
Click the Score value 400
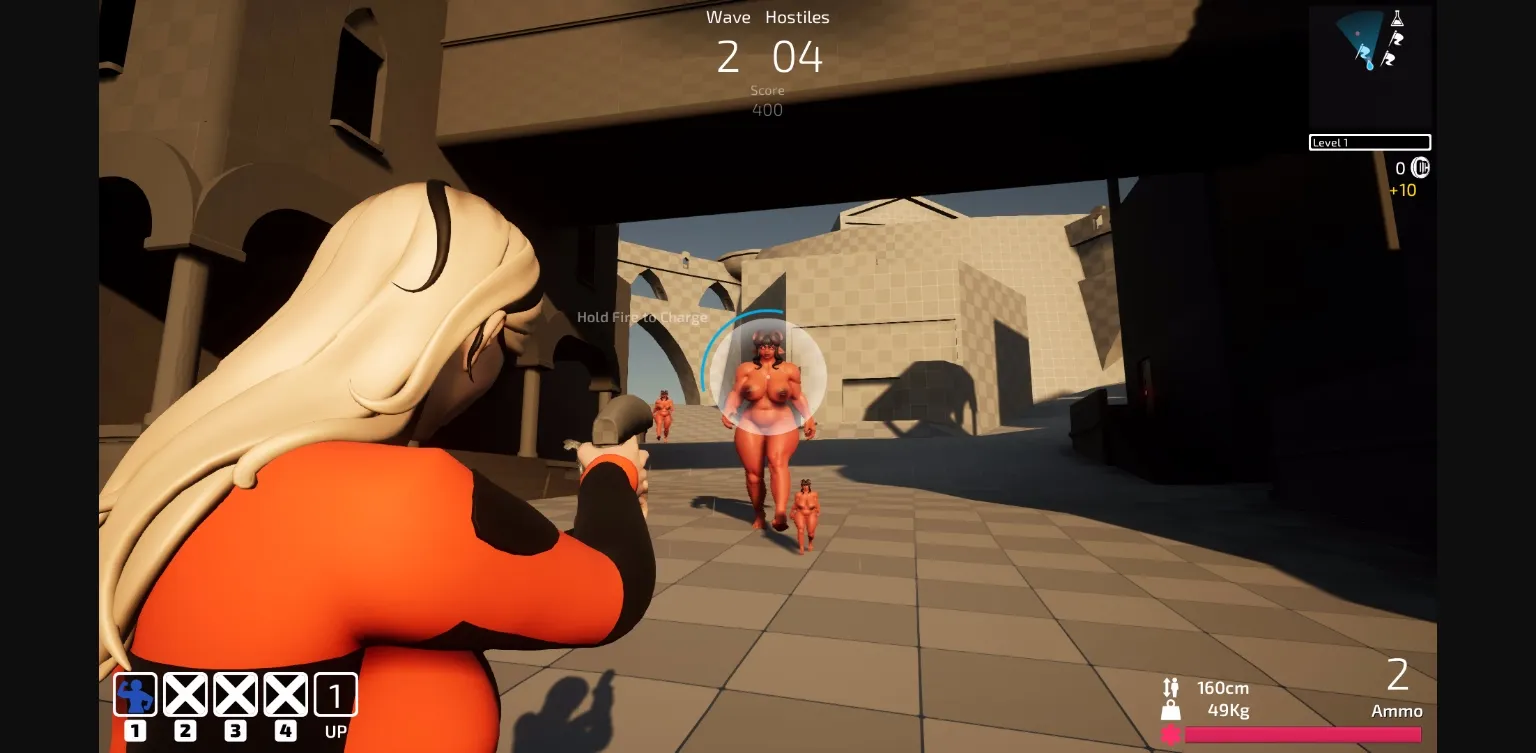(768, 109)
